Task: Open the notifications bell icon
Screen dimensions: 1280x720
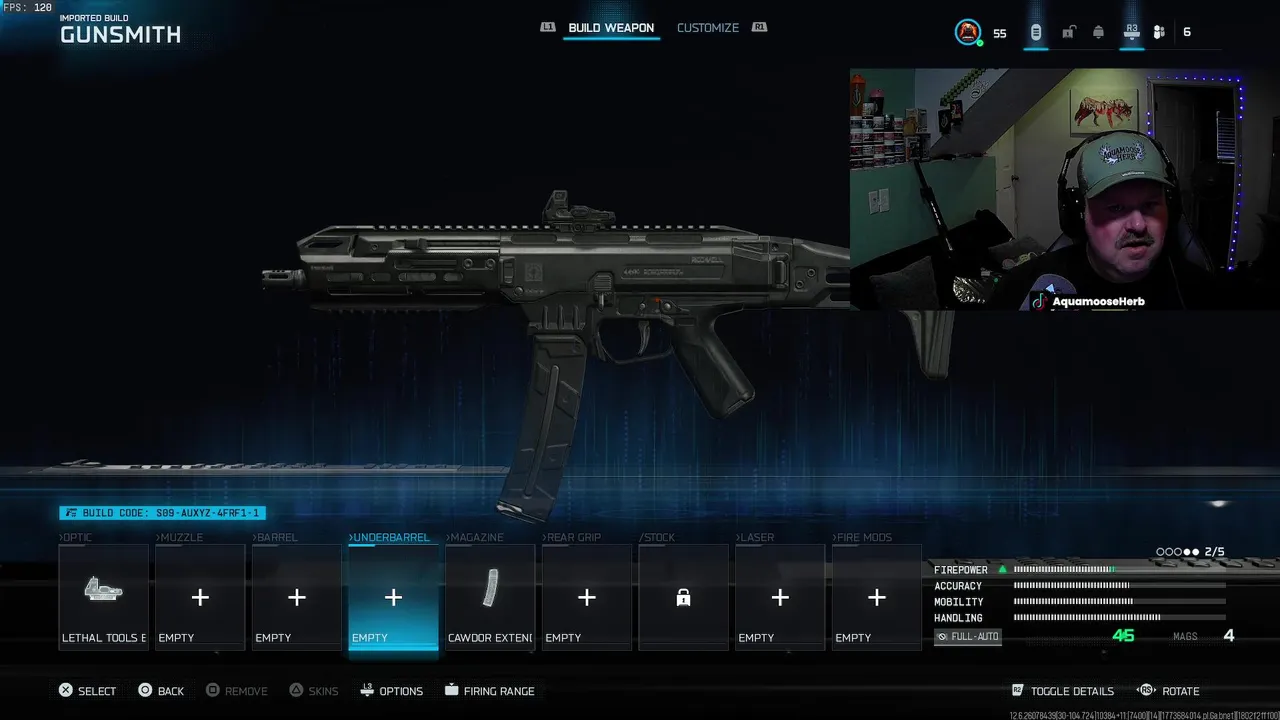Action: 1098,32
